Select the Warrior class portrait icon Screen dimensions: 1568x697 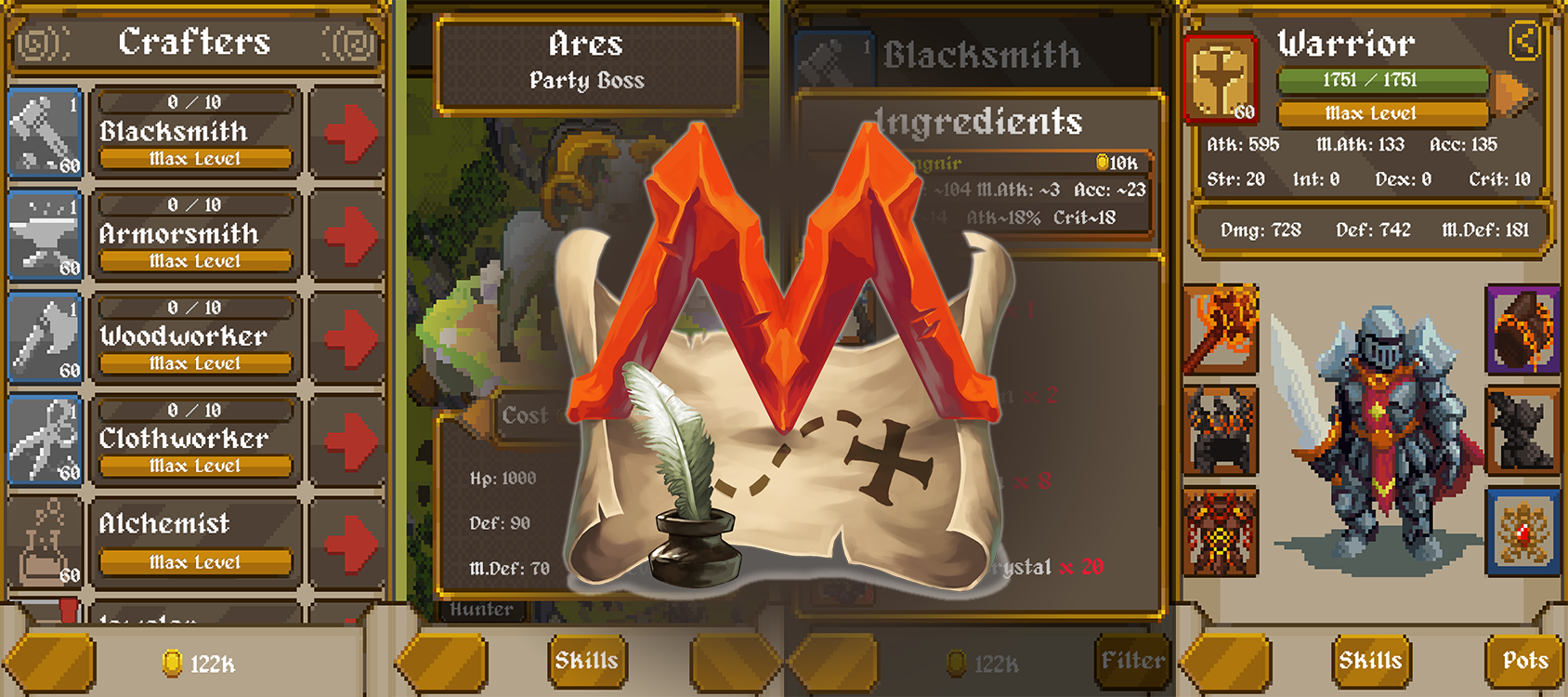[x=1221, y=80]
